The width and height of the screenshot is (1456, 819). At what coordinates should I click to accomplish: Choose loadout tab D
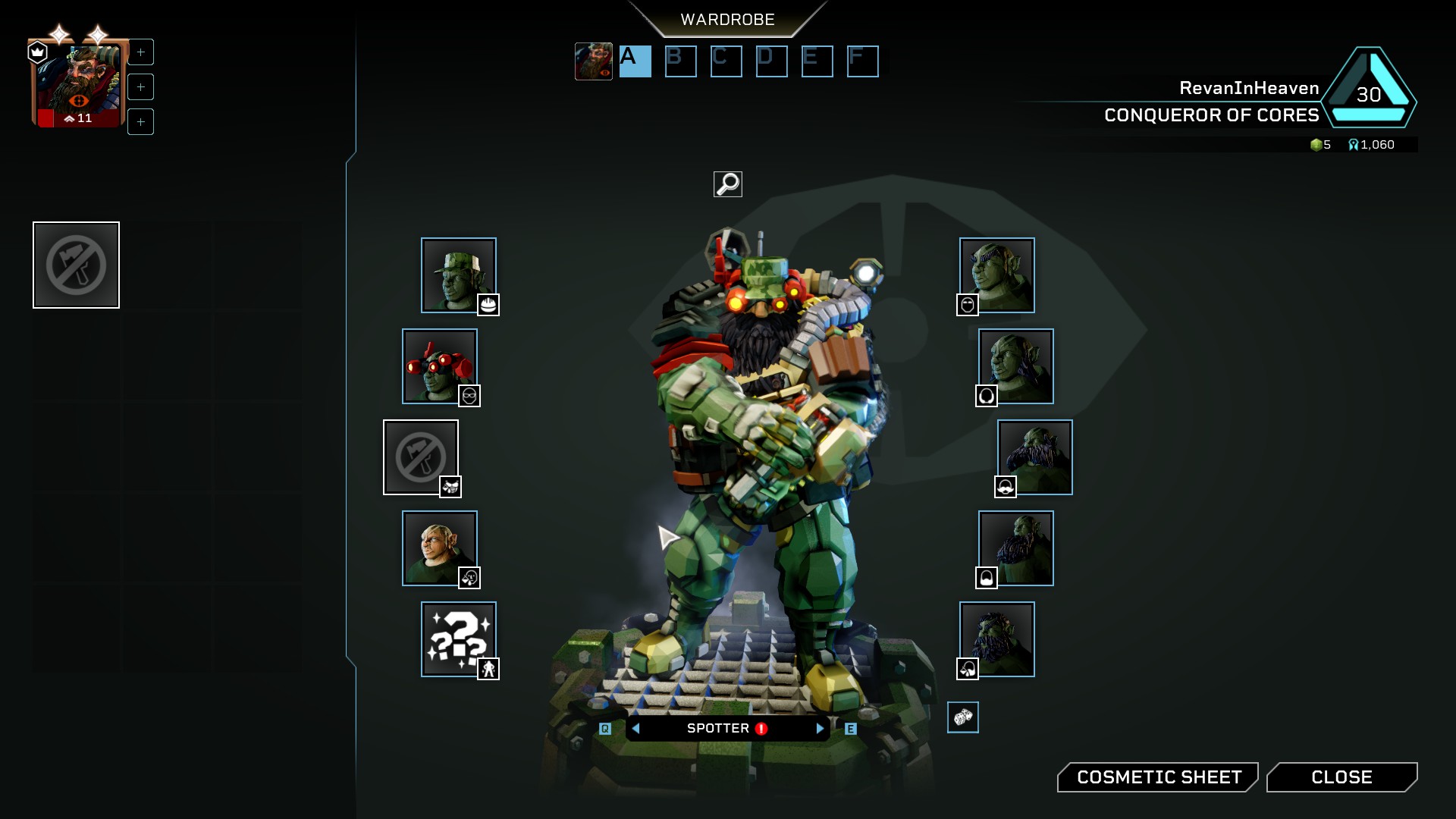(x=771, y=61)
